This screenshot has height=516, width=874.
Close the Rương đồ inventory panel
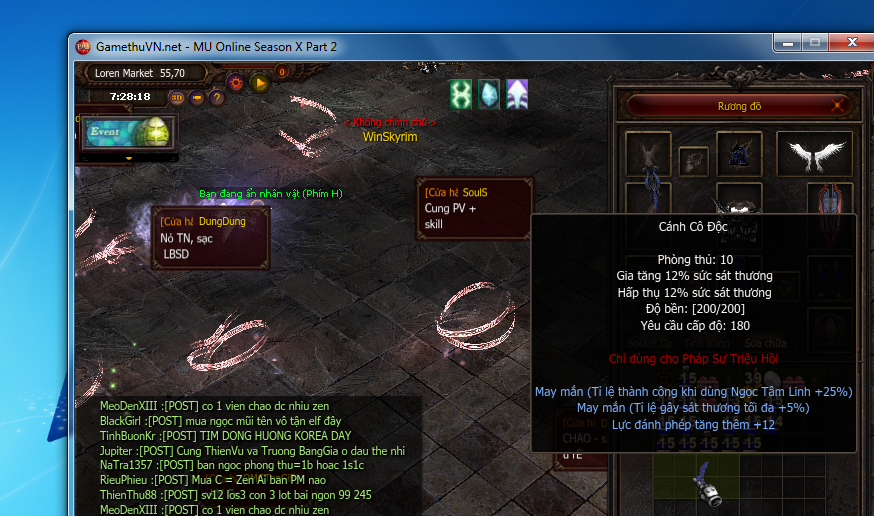(839, 105)
